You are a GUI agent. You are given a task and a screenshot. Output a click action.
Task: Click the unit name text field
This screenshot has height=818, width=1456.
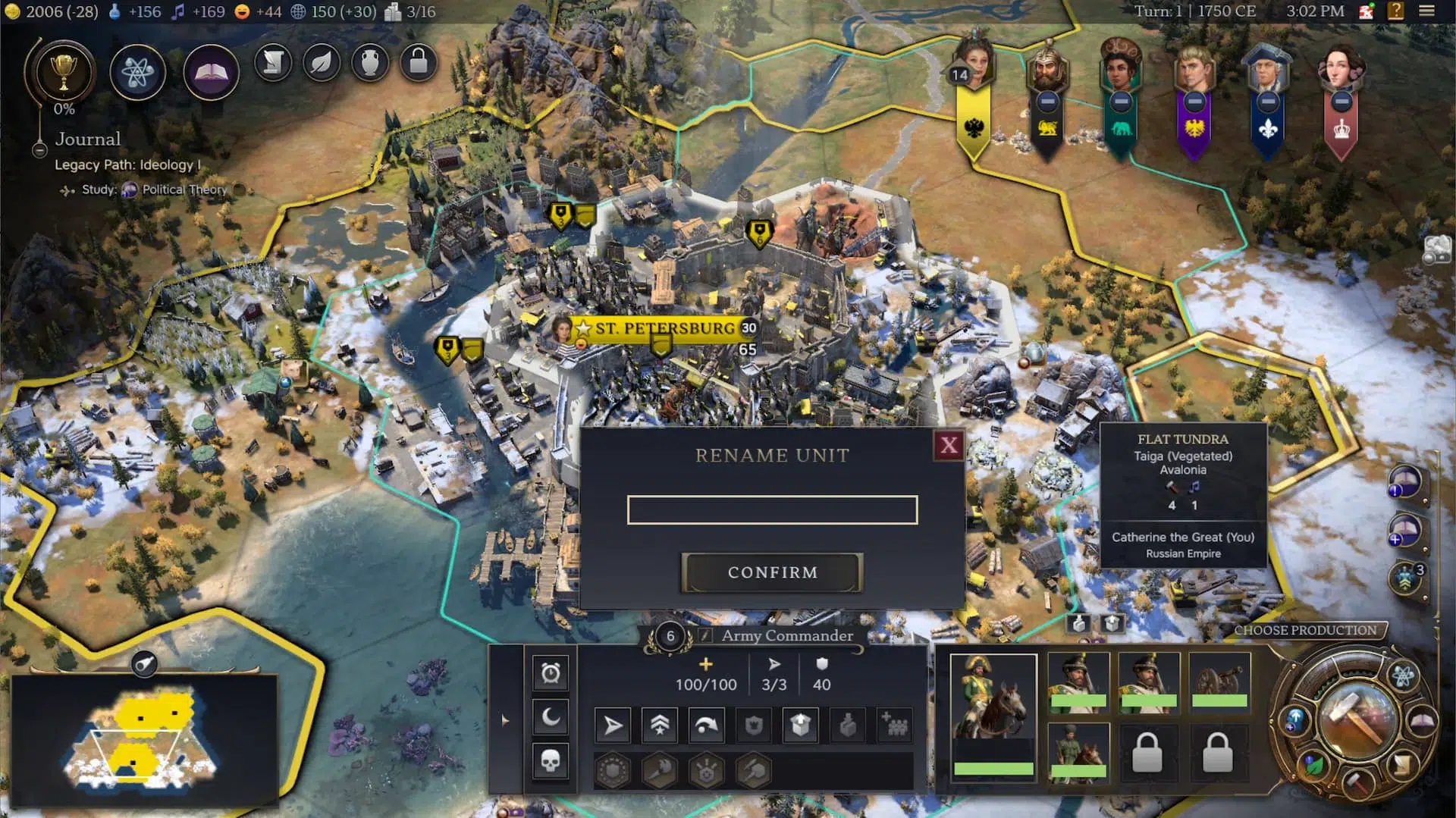click(x=772, y=509)
